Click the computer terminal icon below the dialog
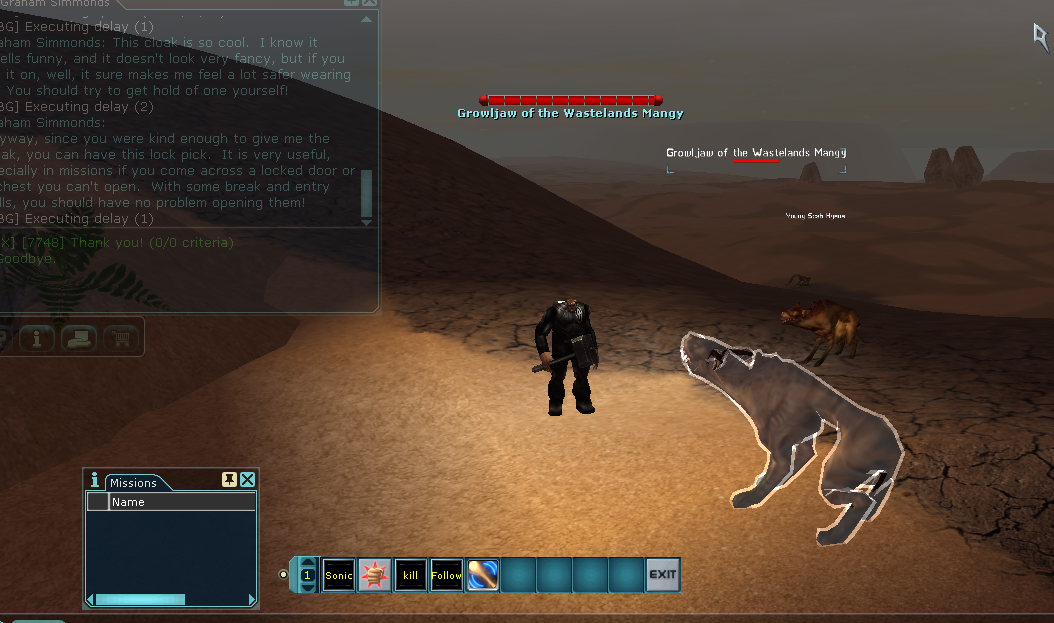This screenshot has height=623, width=1054. pyautogui.click(x=79, y=338)
